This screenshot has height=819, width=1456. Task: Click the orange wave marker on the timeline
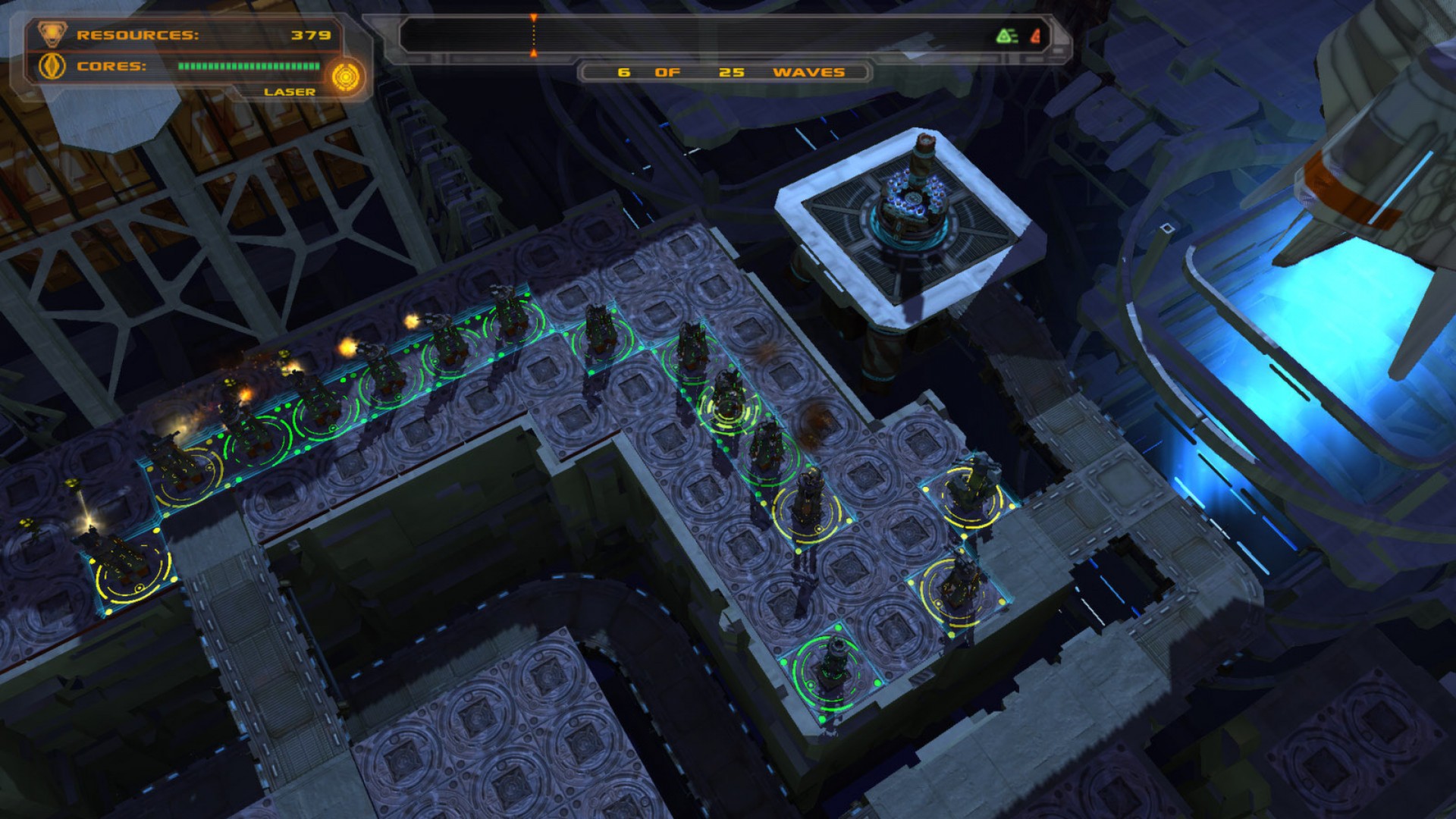point(533,34)
